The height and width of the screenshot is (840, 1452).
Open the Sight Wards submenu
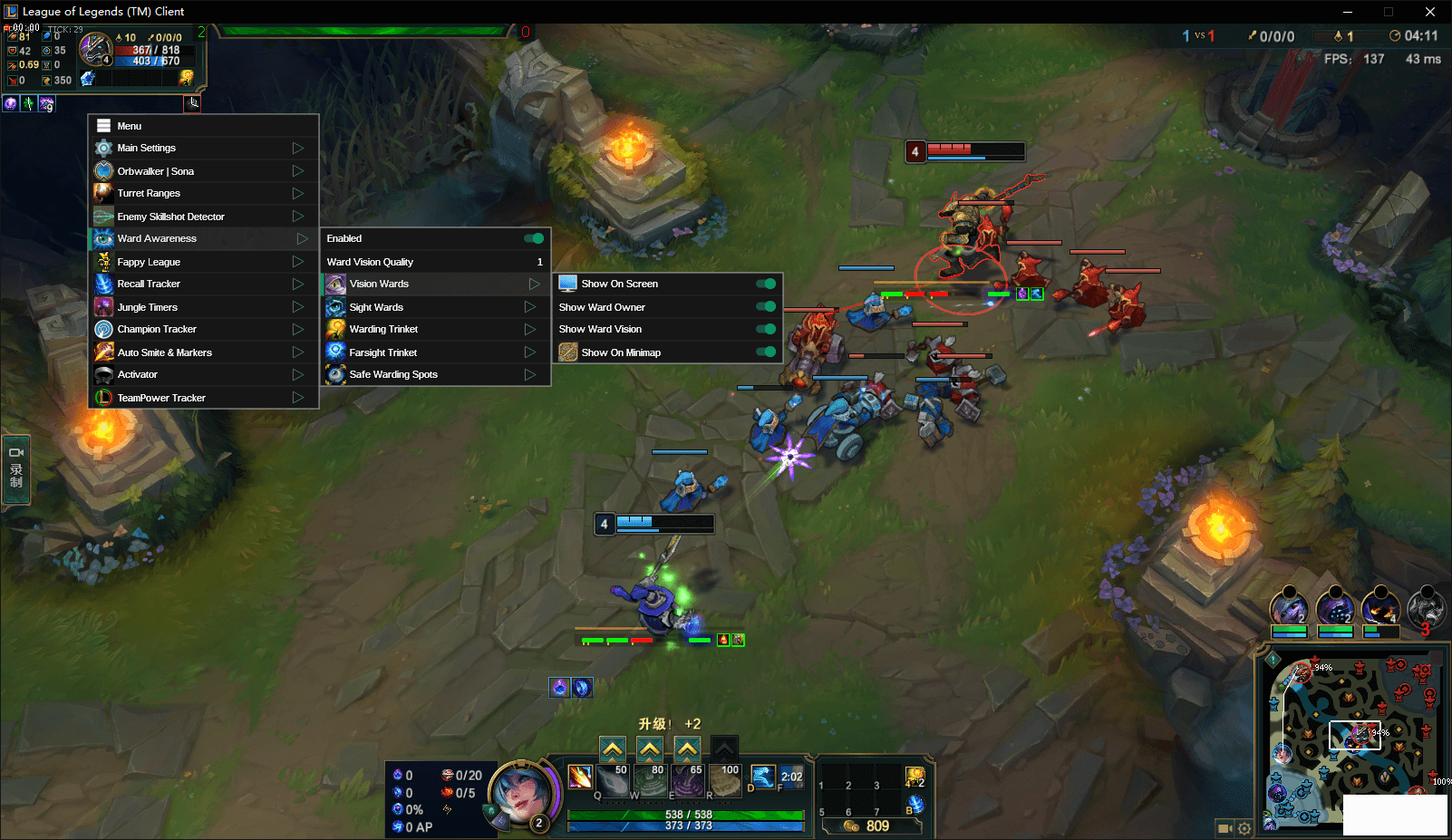click(x=435, y=307)
